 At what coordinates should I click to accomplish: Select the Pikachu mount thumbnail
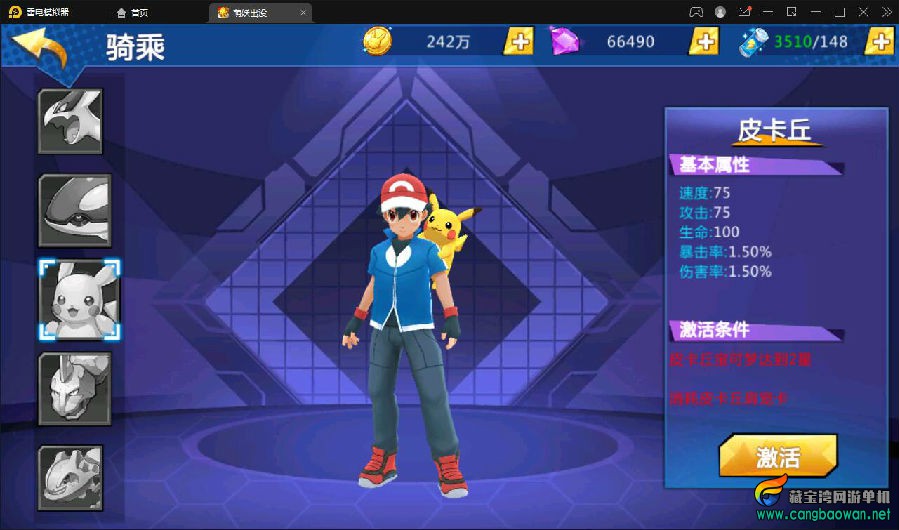click(79, 300)
